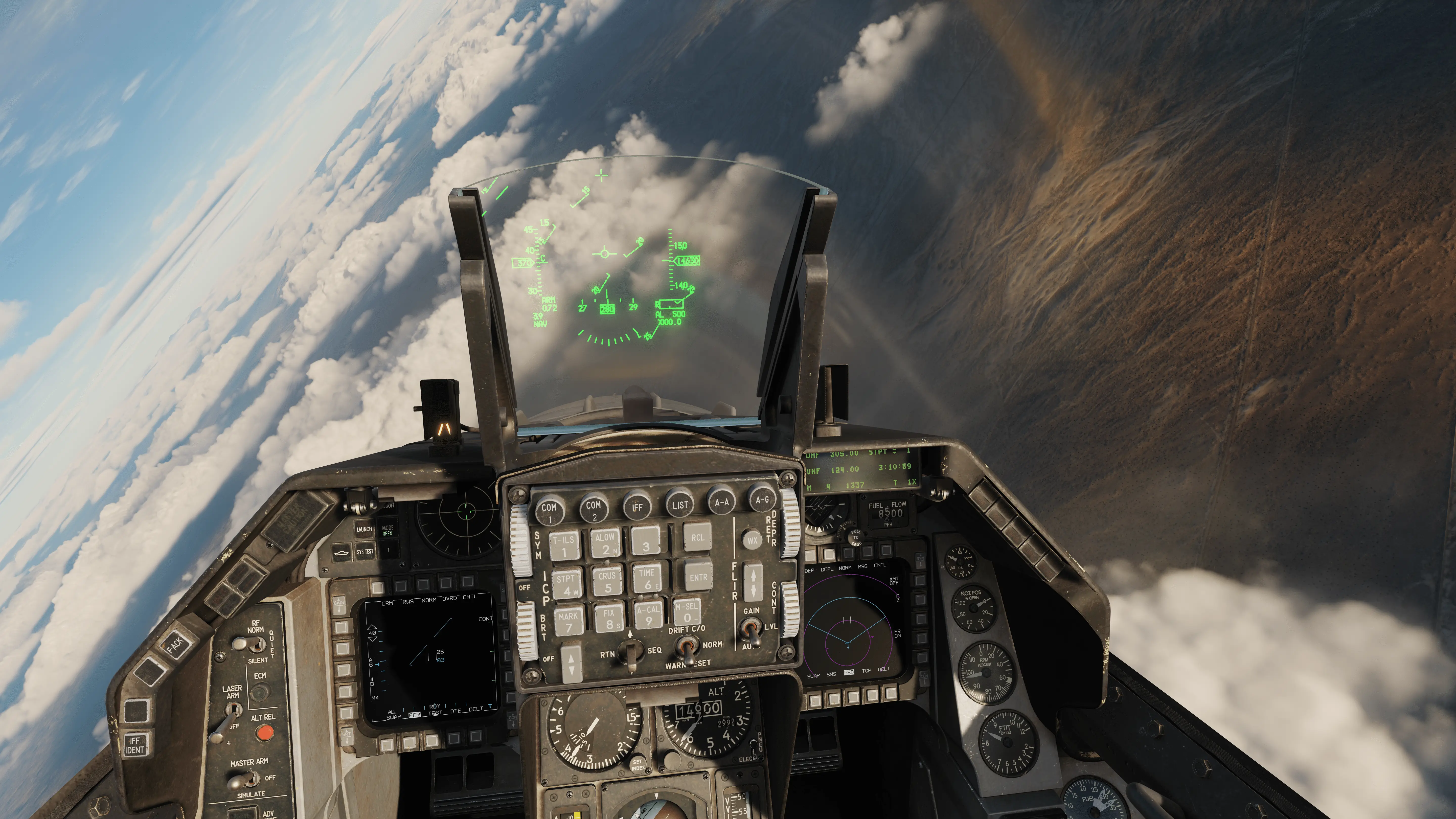The height and width of the screenshot is (819, 1456).
Task: Open the LIST page on the ICP
Action: click(680, 504)
